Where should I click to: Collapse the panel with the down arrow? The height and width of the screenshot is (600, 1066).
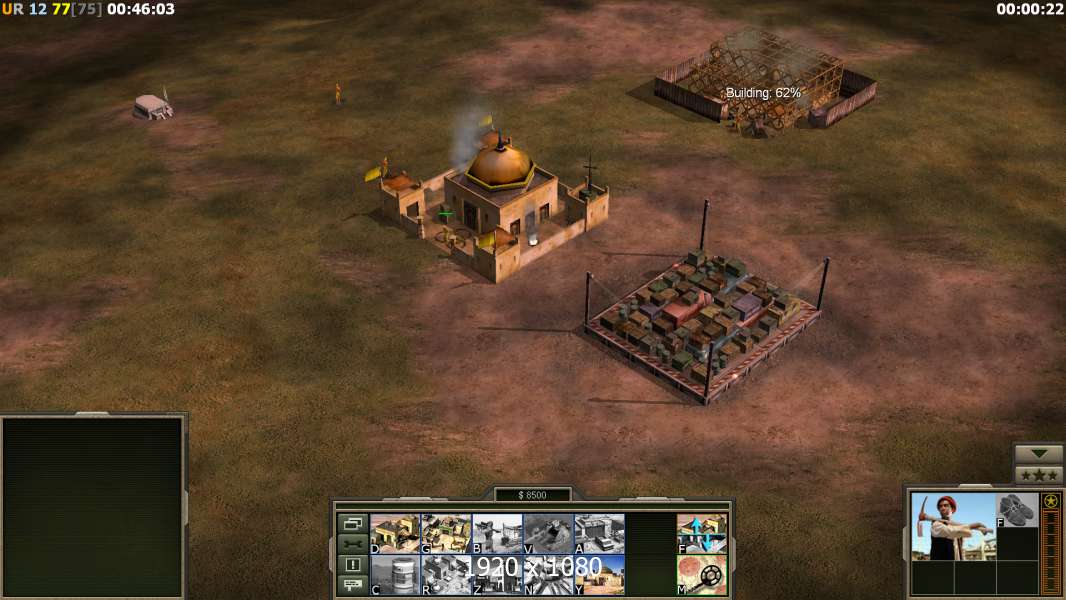click(1039, 454)
